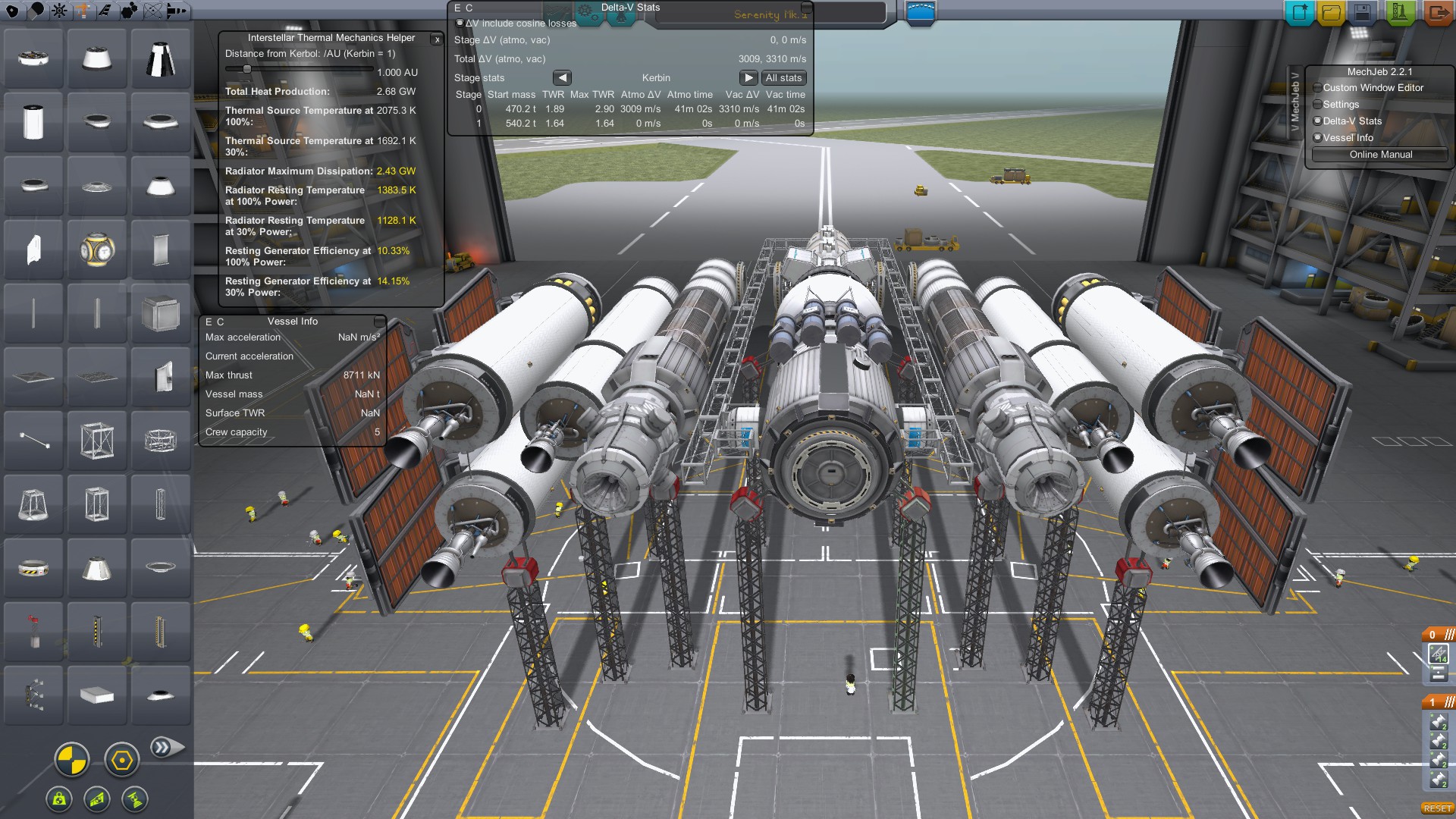Toggle the hexagon symmetry mode button
This screenshot has width=1456, height=819.
[121, 760]
